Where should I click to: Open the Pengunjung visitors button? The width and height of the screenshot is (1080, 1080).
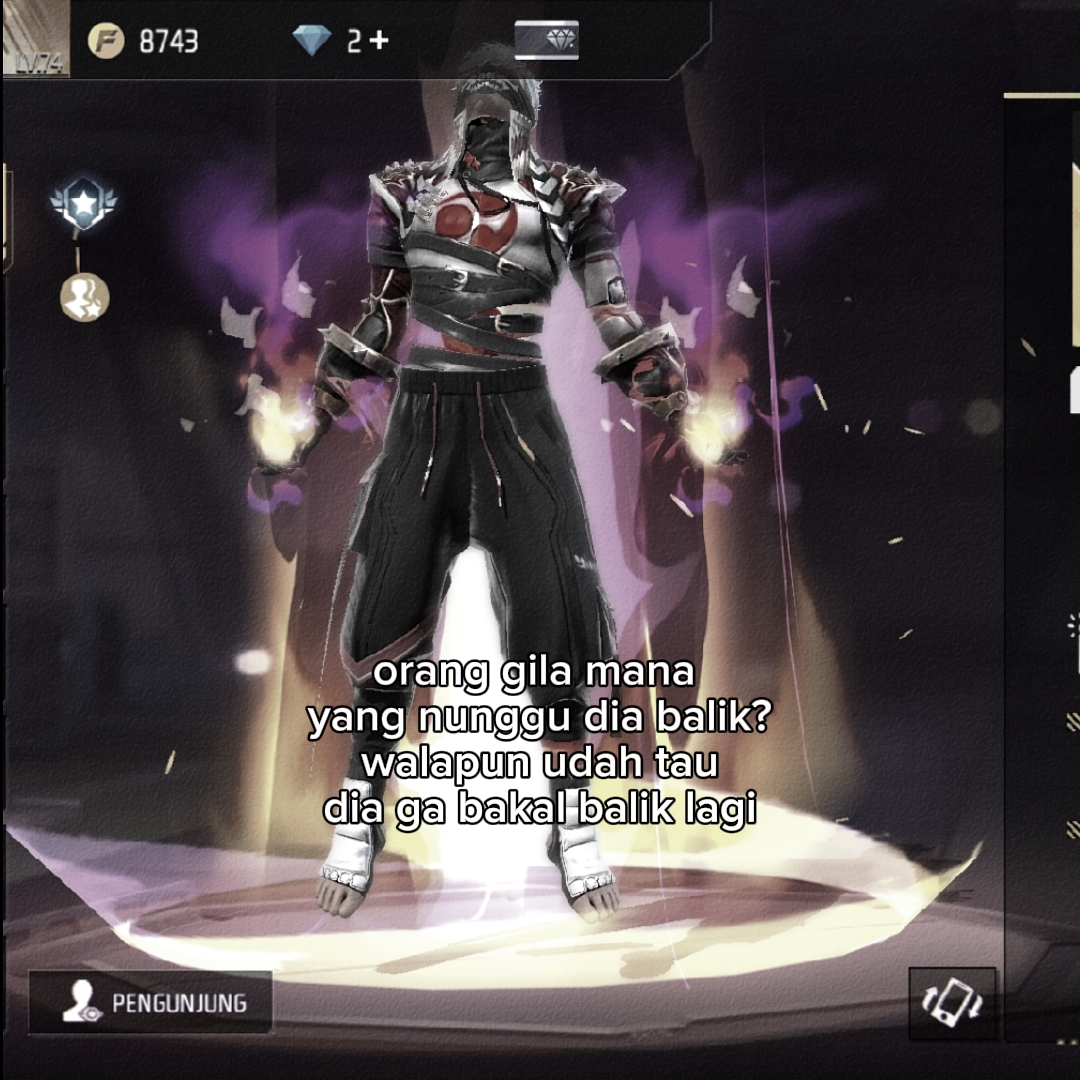point(151,1002)
